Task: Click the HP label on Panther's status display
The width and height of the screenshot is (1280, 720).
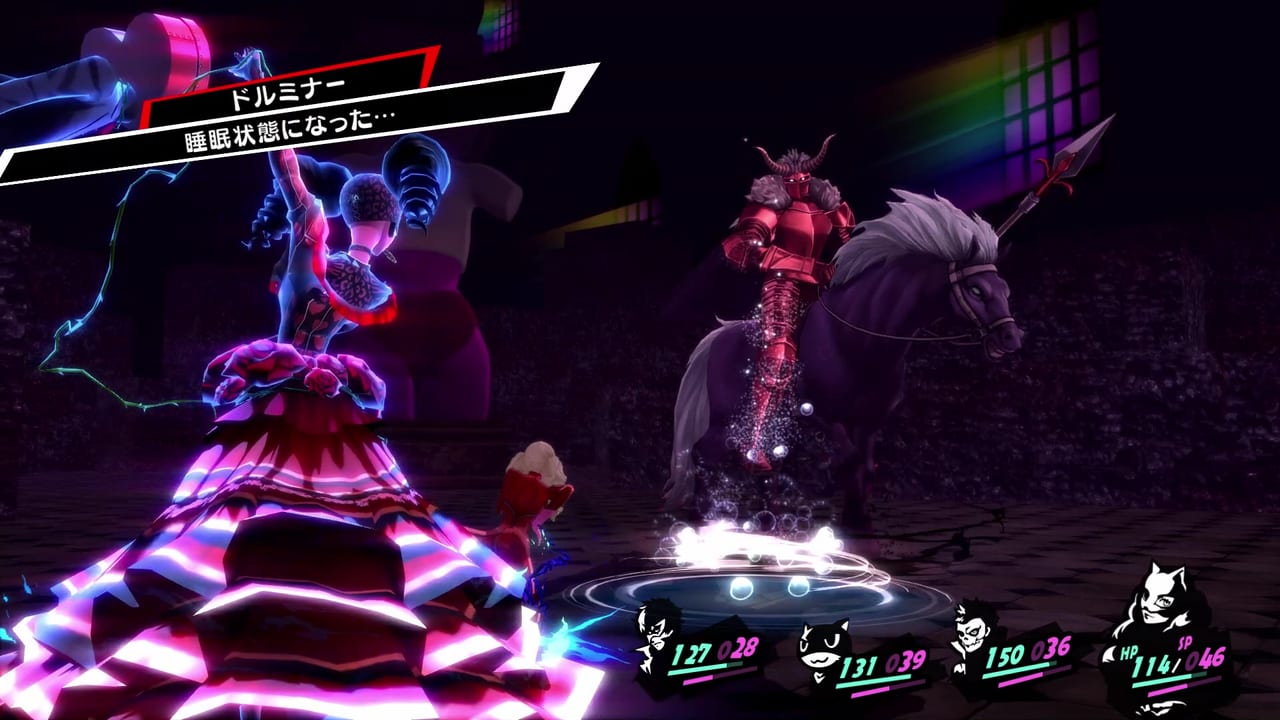Action: [x=1128, y=651]
